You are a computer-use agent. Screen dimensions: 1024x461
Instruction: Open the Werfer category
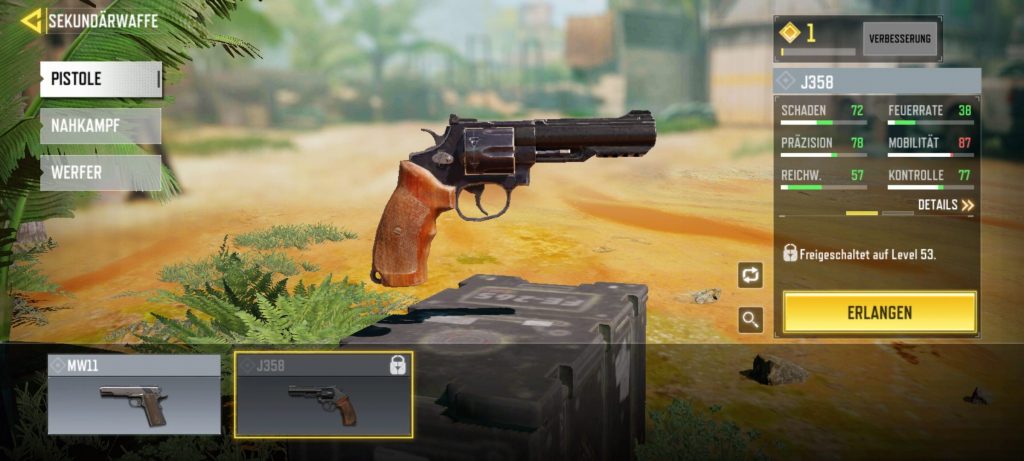100,172
